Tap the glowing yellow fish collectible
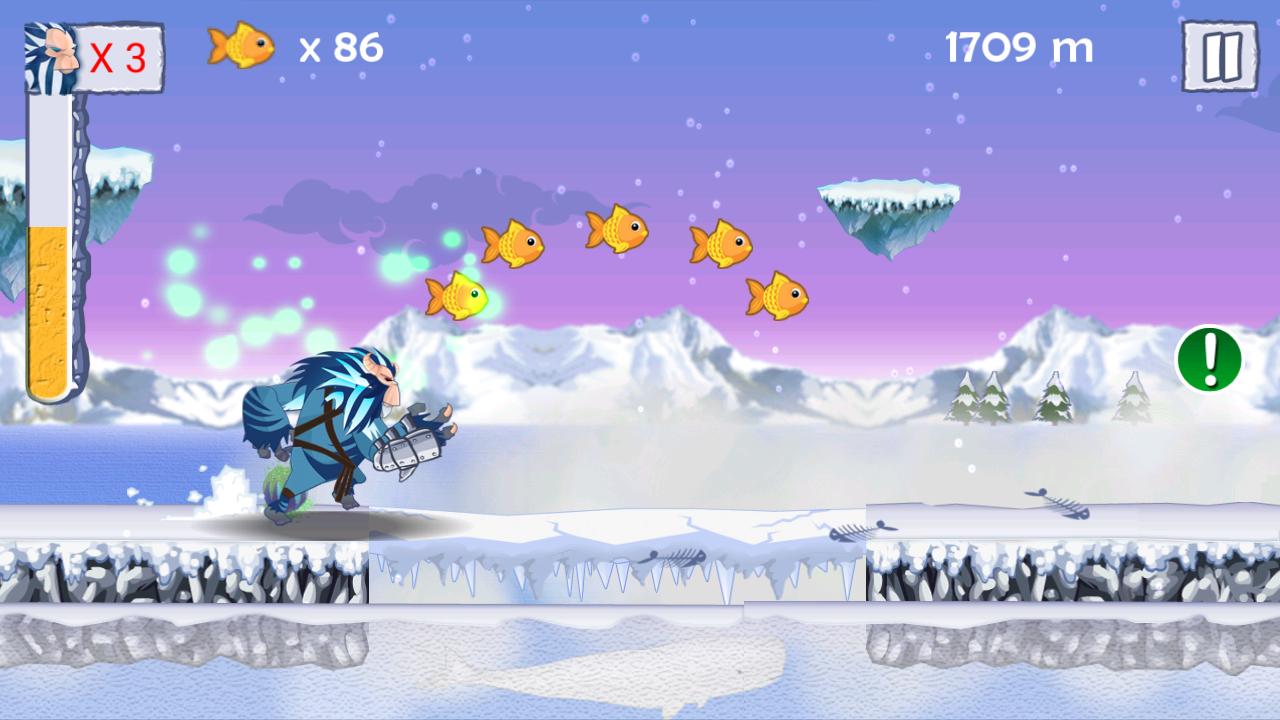 click(458, 293)
